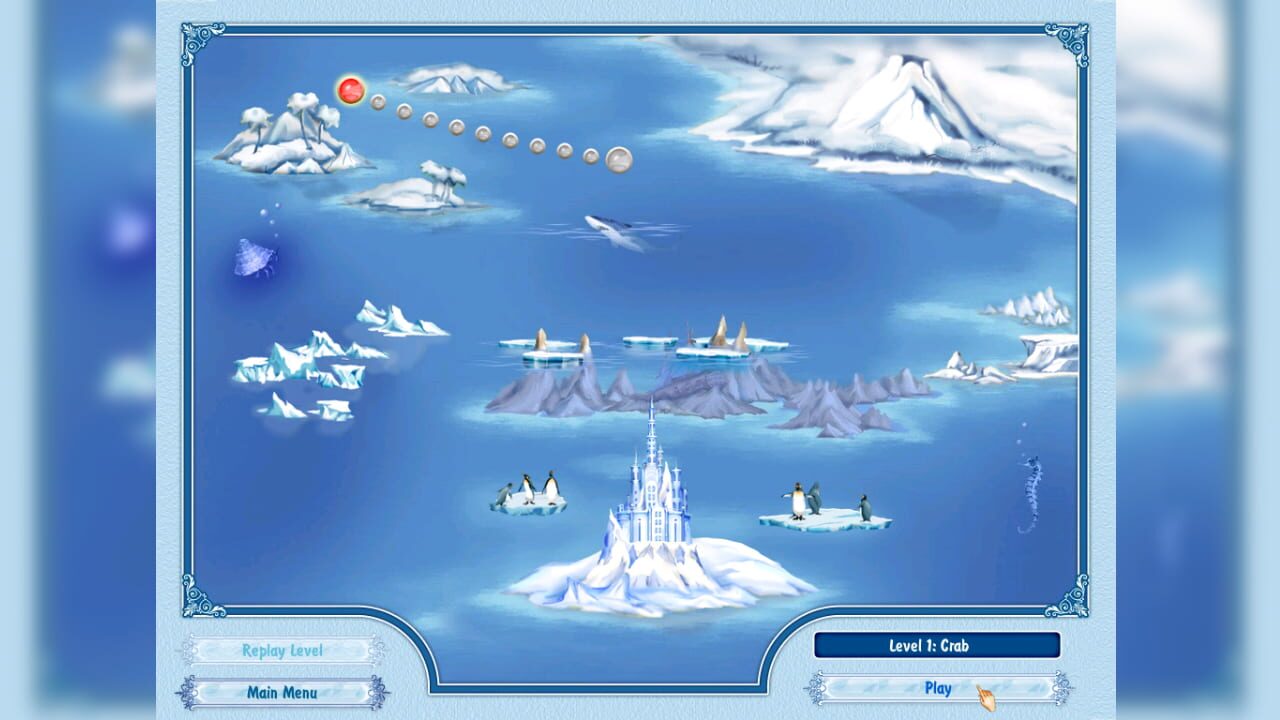This screenshot has height=720, width=1280.
Task: Click the penguin group on the left floe
Action: (530, 488)
